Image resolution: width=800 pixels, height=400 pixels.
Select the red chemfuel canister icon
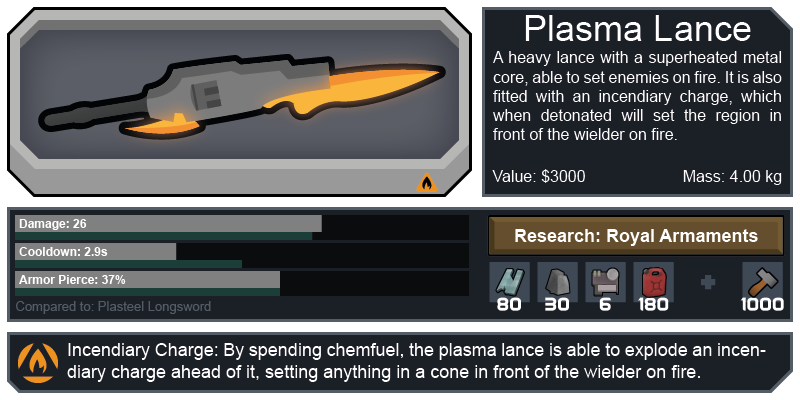653,281
